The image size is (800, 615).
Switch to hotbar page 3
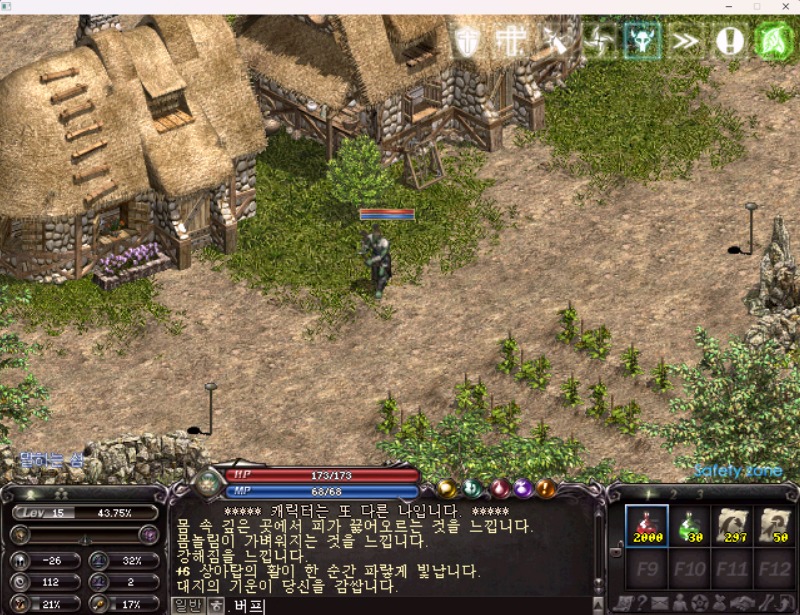[700, 494]
